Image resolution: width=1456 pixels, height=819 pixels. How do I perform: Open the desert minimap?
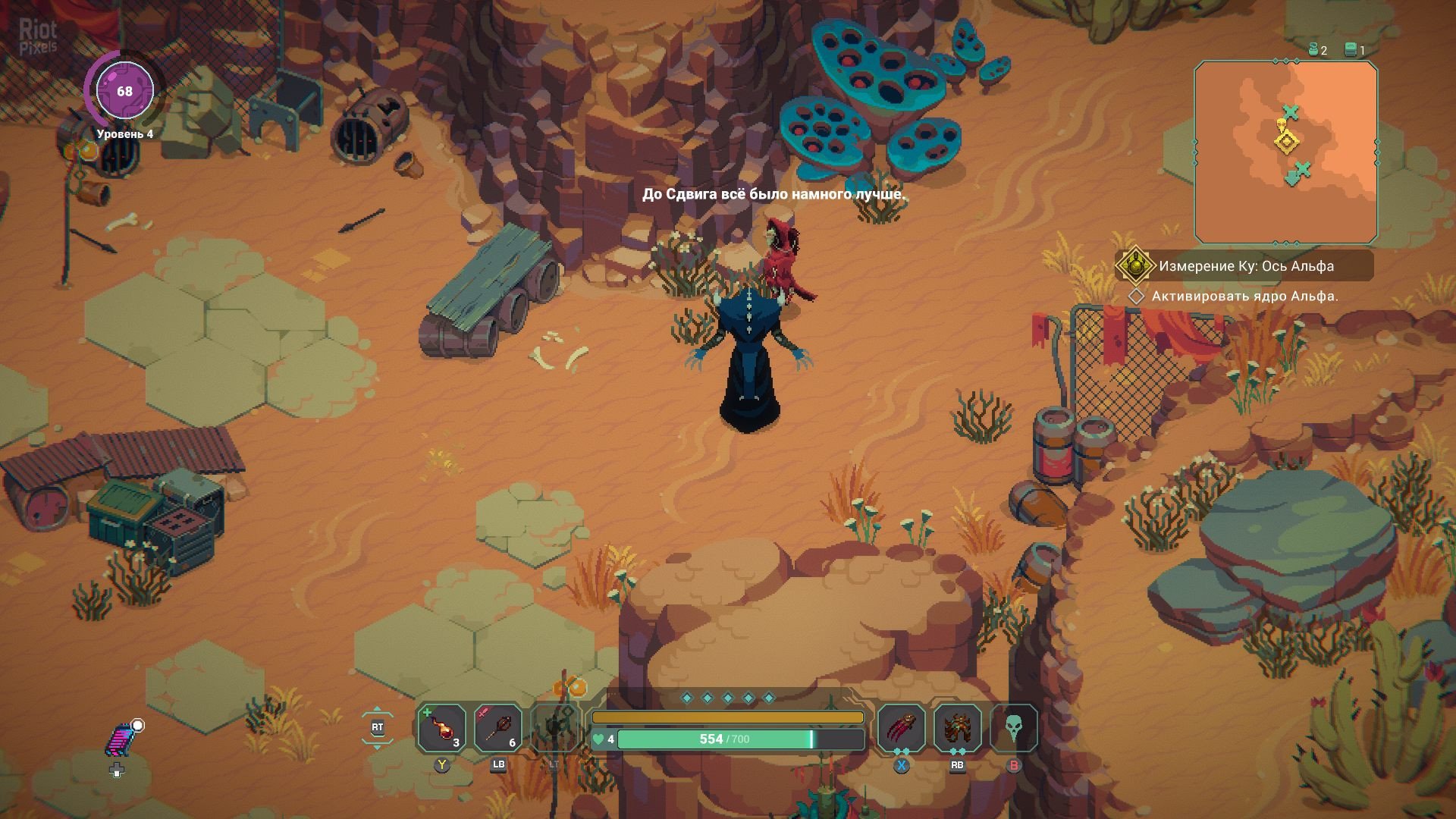click(x=1285, y=152)
